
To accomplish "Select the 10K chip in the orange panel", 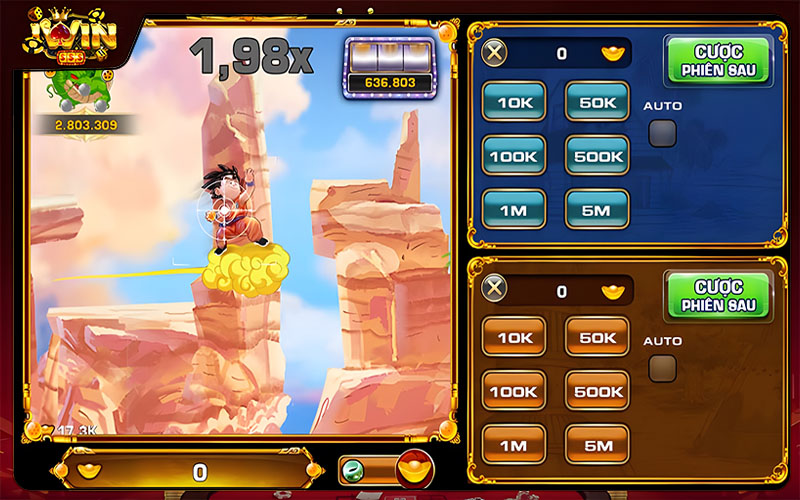I will point(515,337).
